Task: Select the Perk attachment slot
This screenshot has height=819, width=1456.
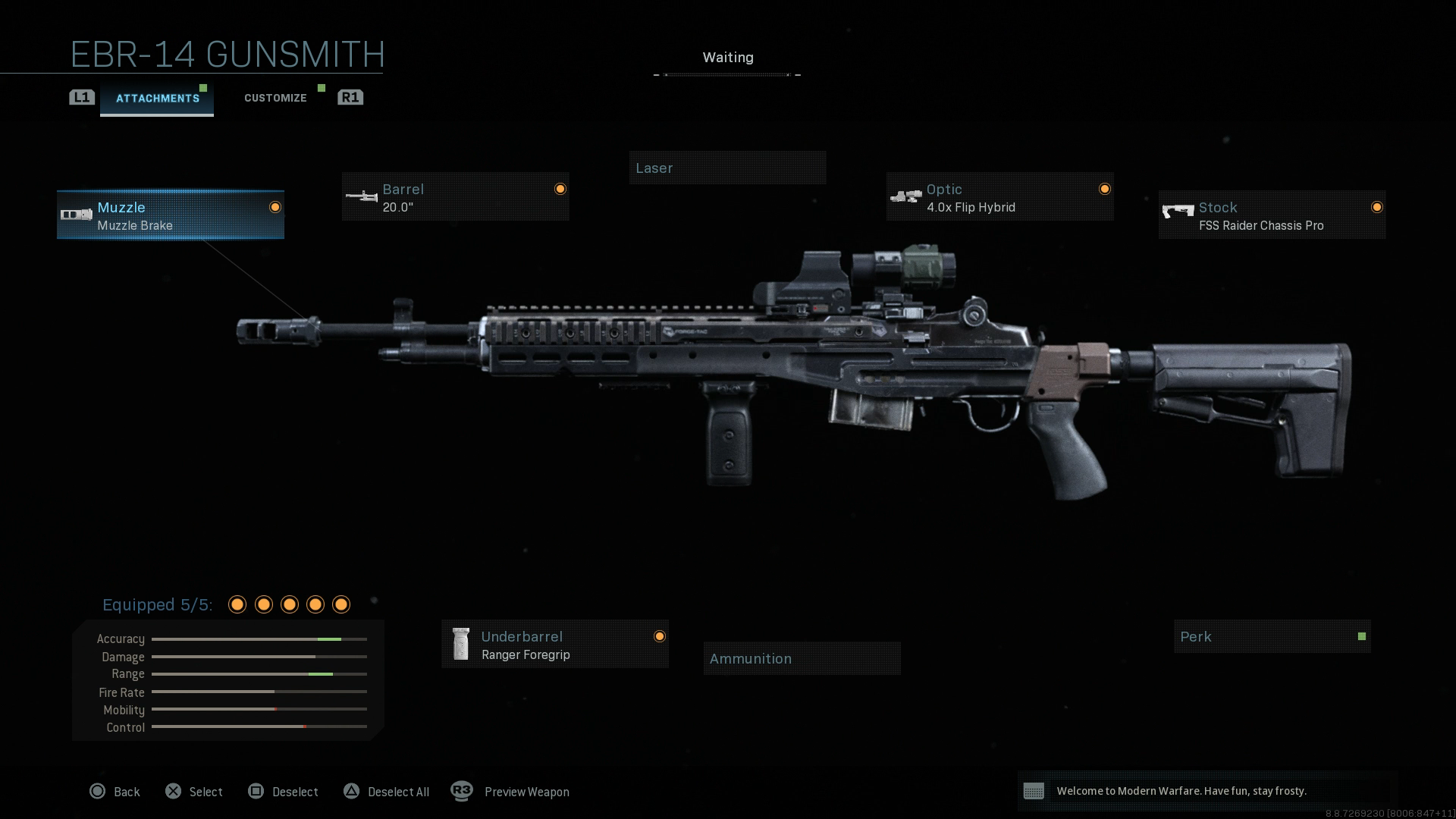Action: 1271,636
